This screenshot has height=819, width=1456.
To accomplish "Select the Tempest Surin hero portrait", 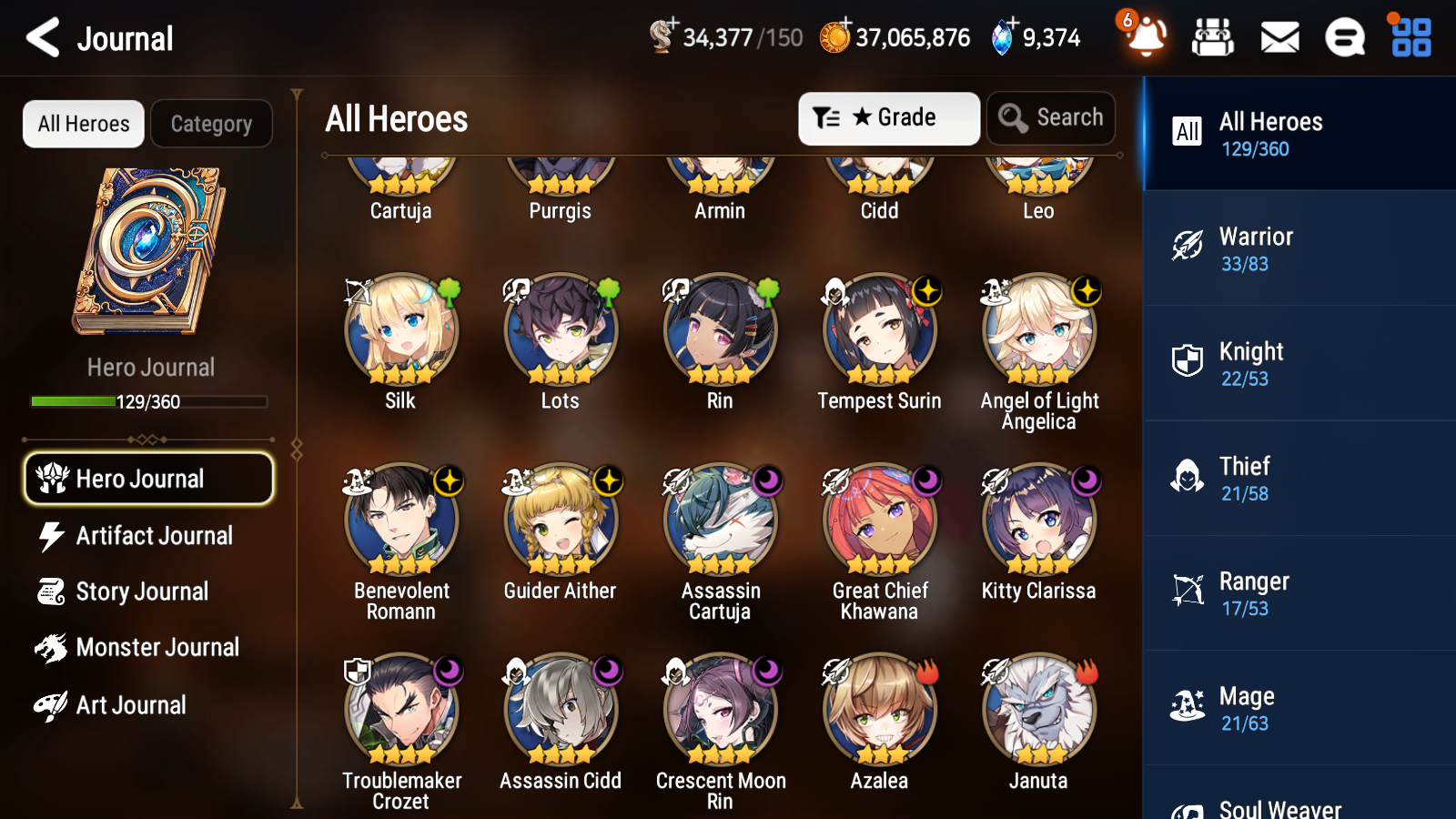I will 879,329.
